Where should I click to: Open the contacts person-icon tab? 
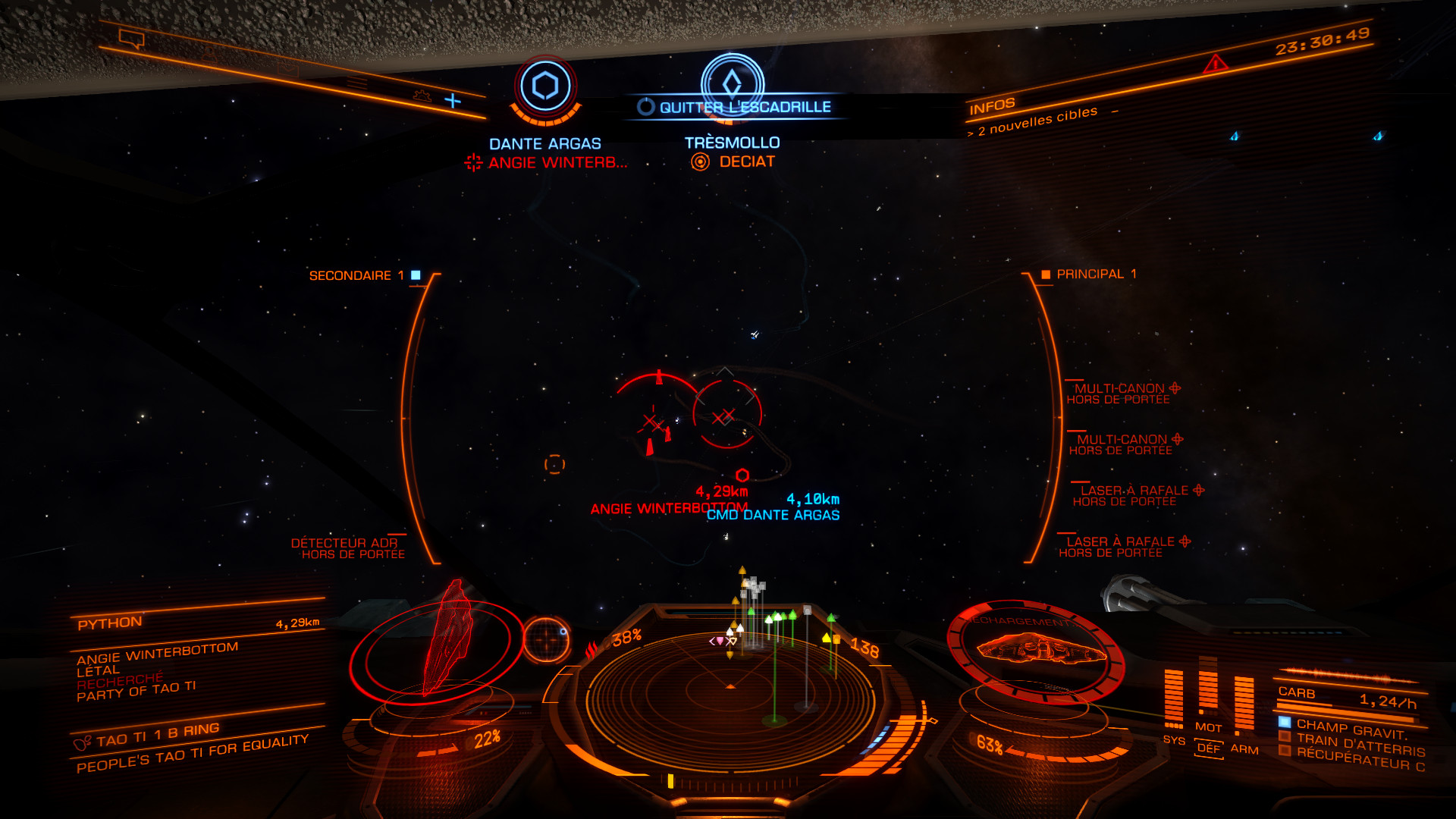coord(209,54)
